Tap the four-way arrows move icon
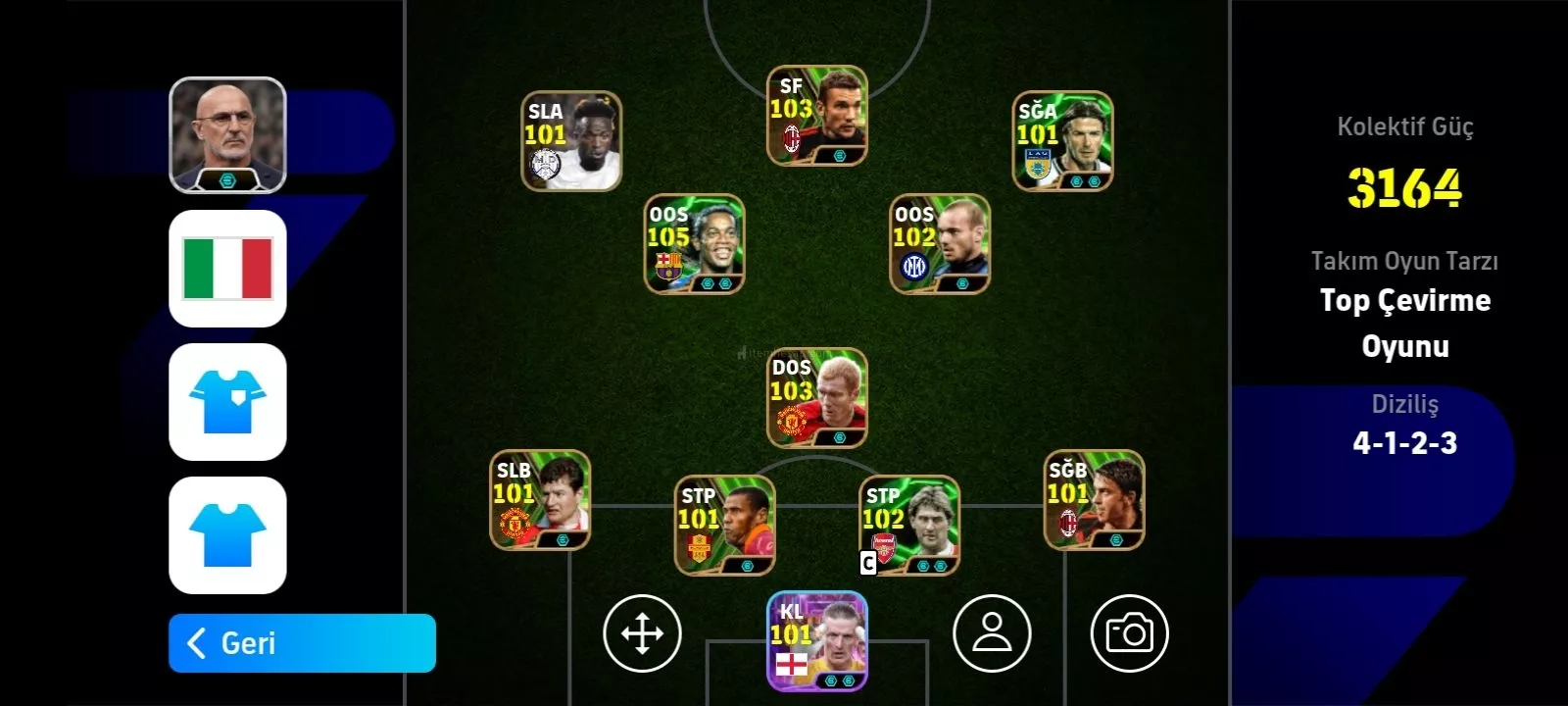Image resolution: width=1568 pixels, height=706 pixels. [642, 633]
